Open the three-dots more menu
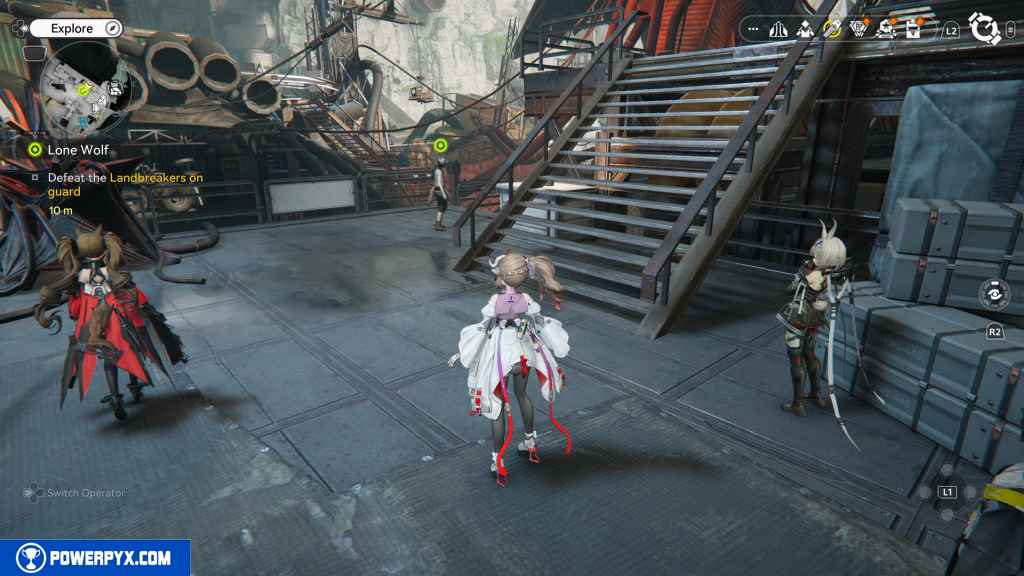The width and height of the screenshot is (1024, 576). tap(753, 30)
